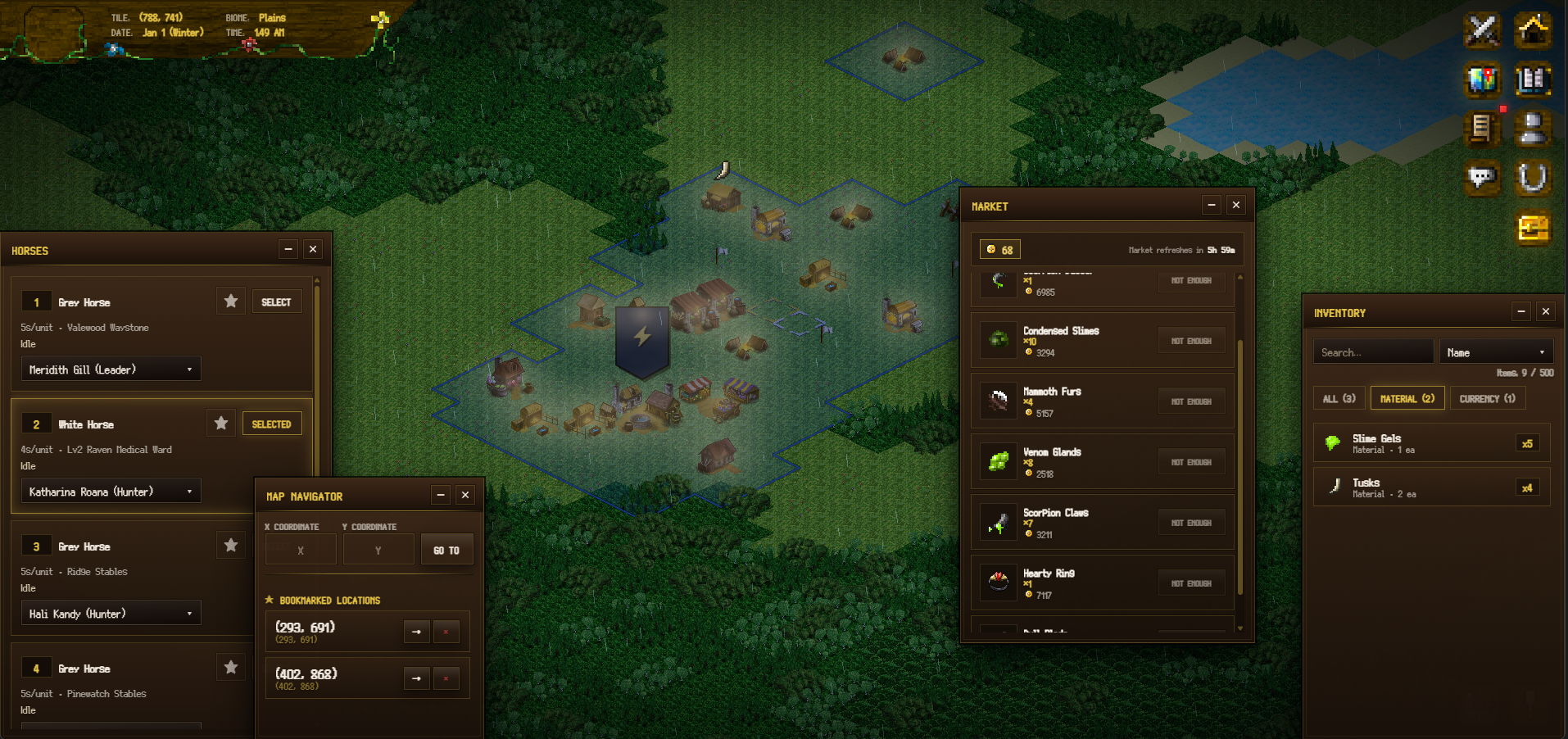The width and height of the screenshot is (1568, 739).
Task: Click the GO TO button
Action: tap(446, 550)
